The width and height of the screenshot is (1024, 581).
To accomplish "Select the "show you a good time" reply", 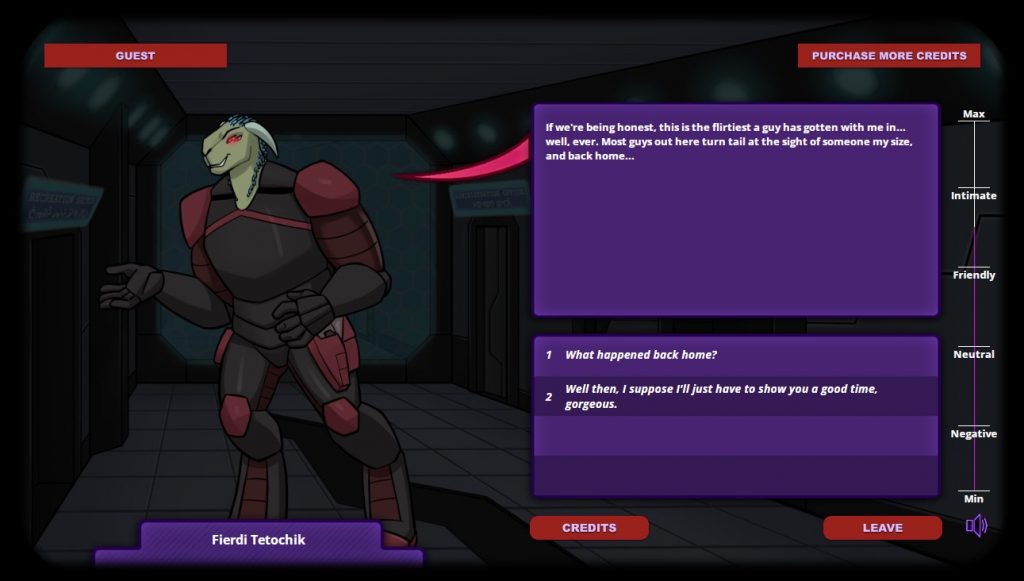I will click(x=720, y=396).
